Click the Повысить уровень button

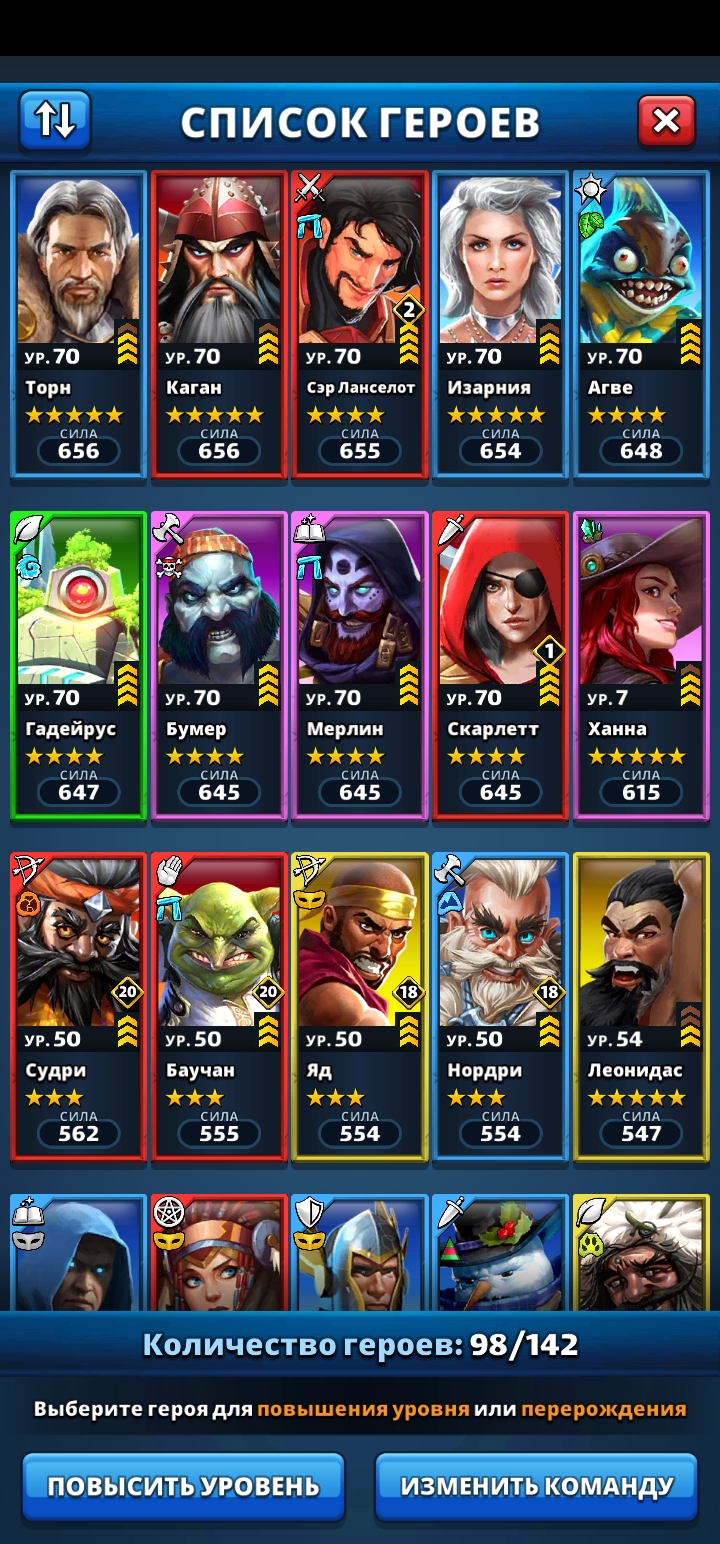[x=183, y=1486]
